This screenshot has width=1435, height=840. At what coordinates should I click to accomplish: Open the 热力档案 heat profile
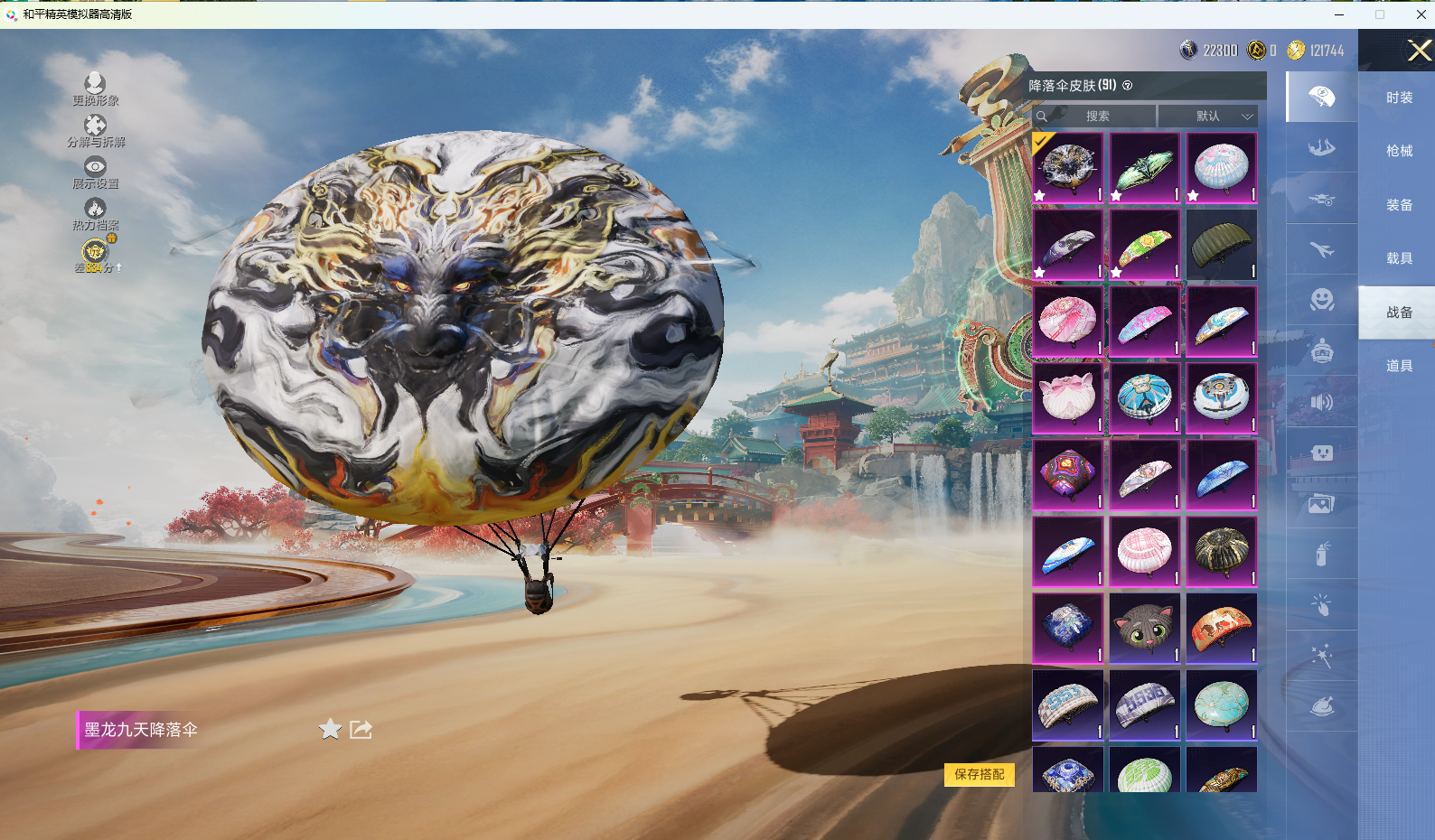pos(95,213)
